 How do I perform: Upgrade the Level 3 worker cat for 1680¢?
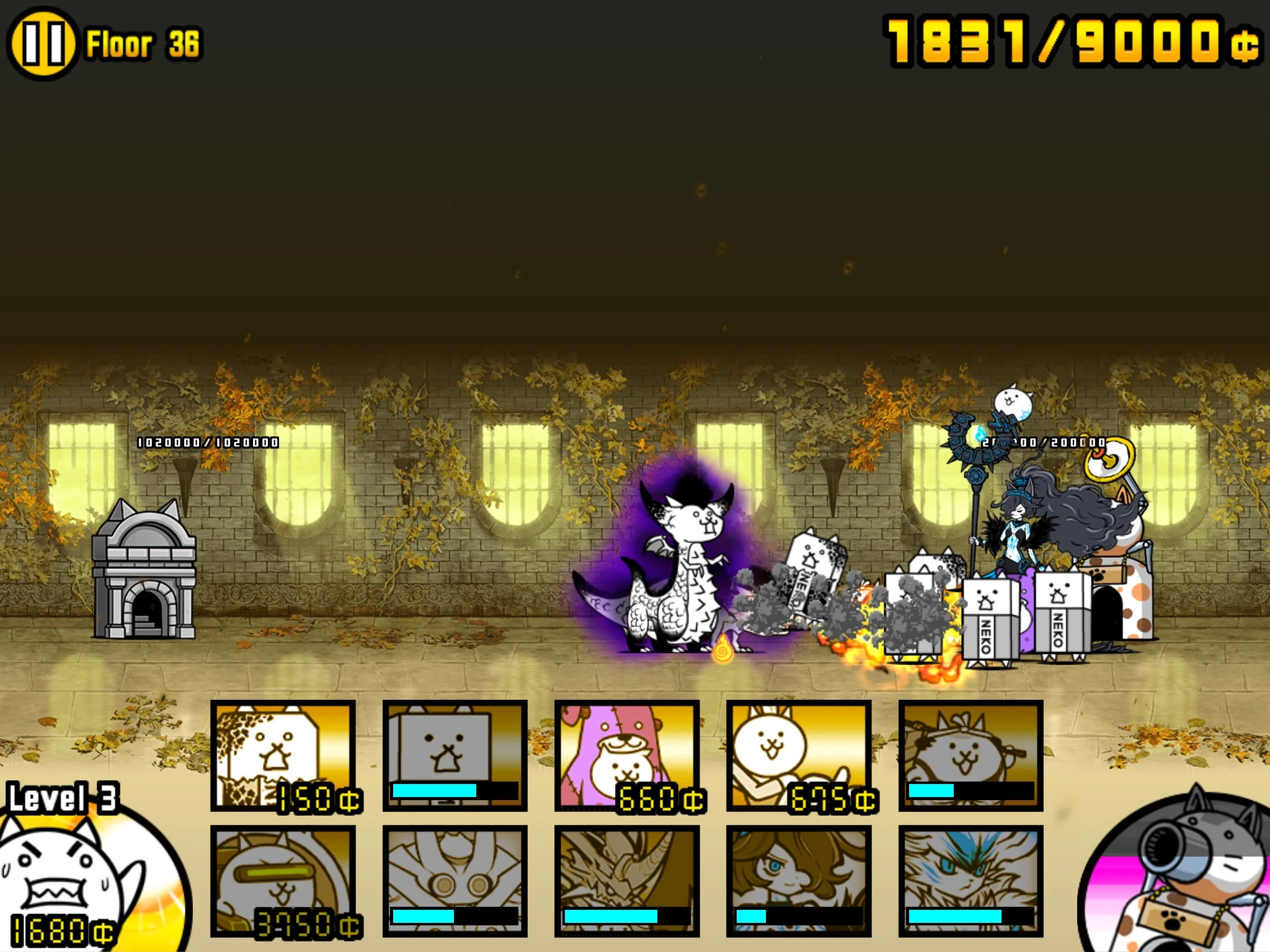pos(68,880)
